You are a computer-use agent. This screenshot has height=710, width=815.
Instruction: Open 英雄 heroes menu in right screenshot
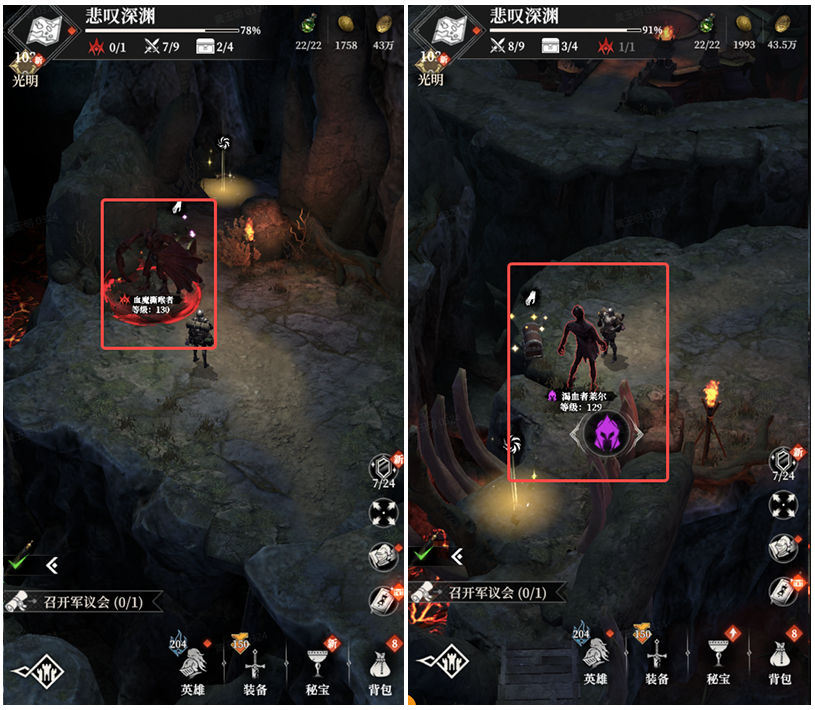pos(596,661)
